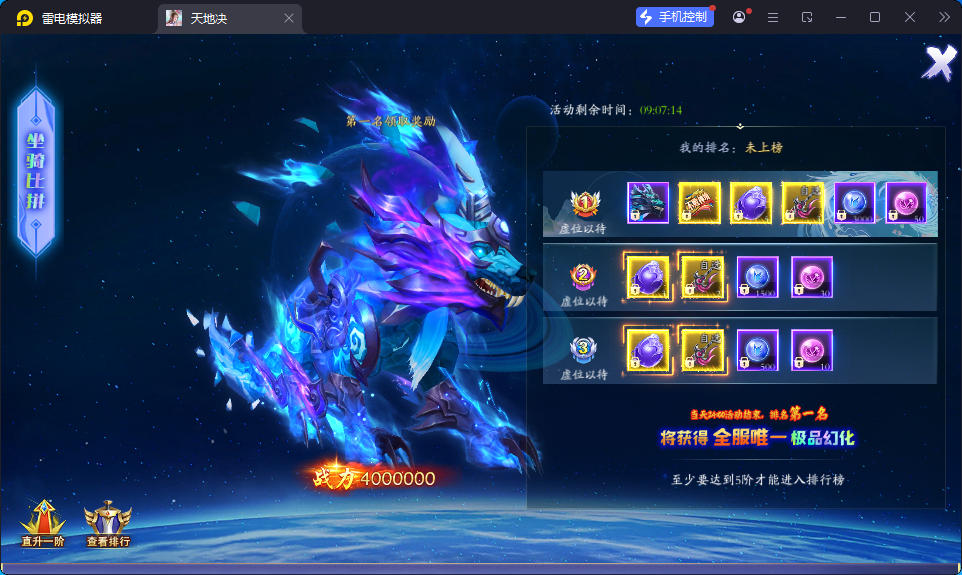Viewport: 962px width, 575px height.
Task: View the pink orb 50 reward
Action: pos(906,202)
